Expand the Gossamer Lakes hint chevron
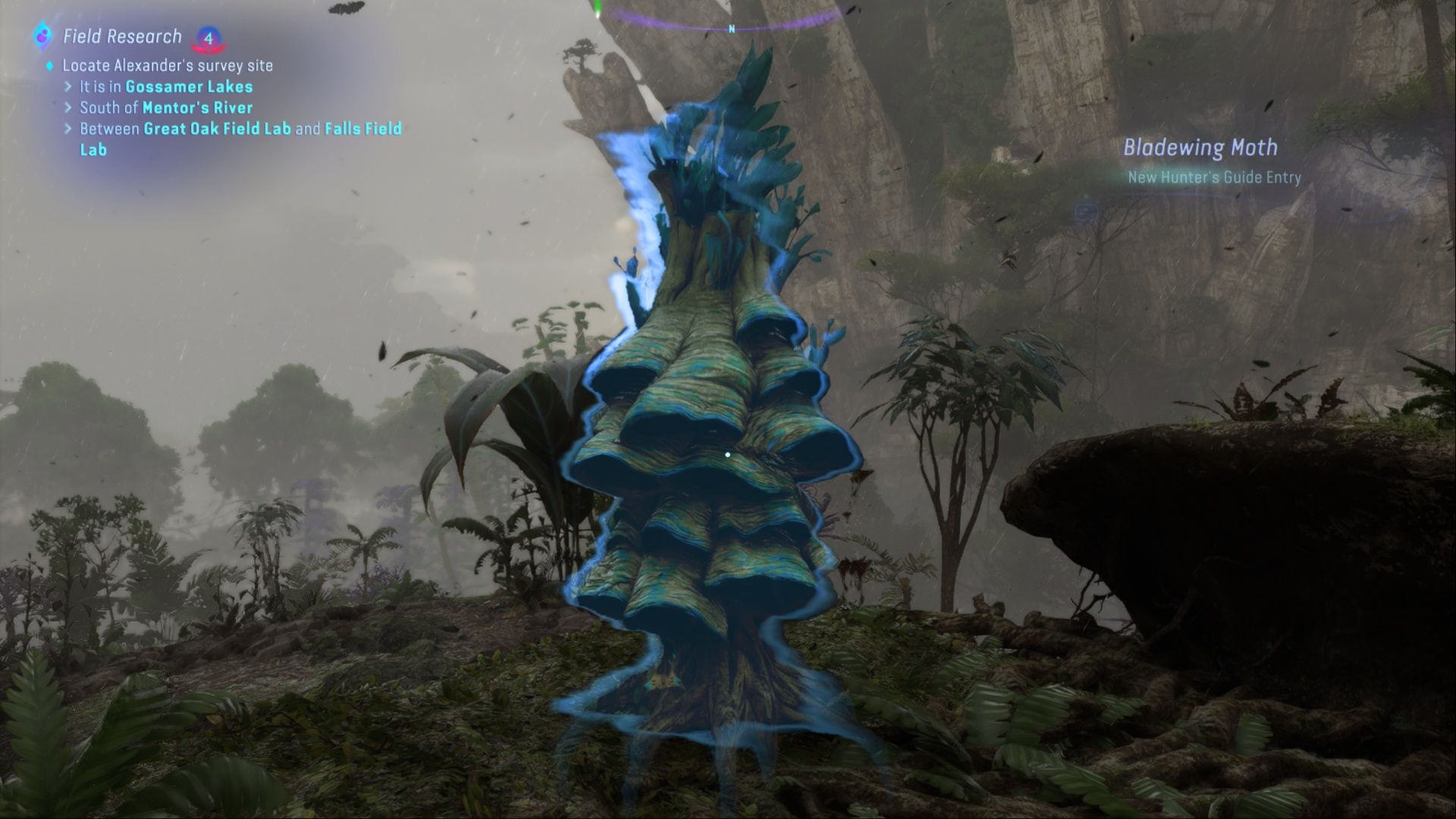The image size is (1456, 819). pos(70,87)
